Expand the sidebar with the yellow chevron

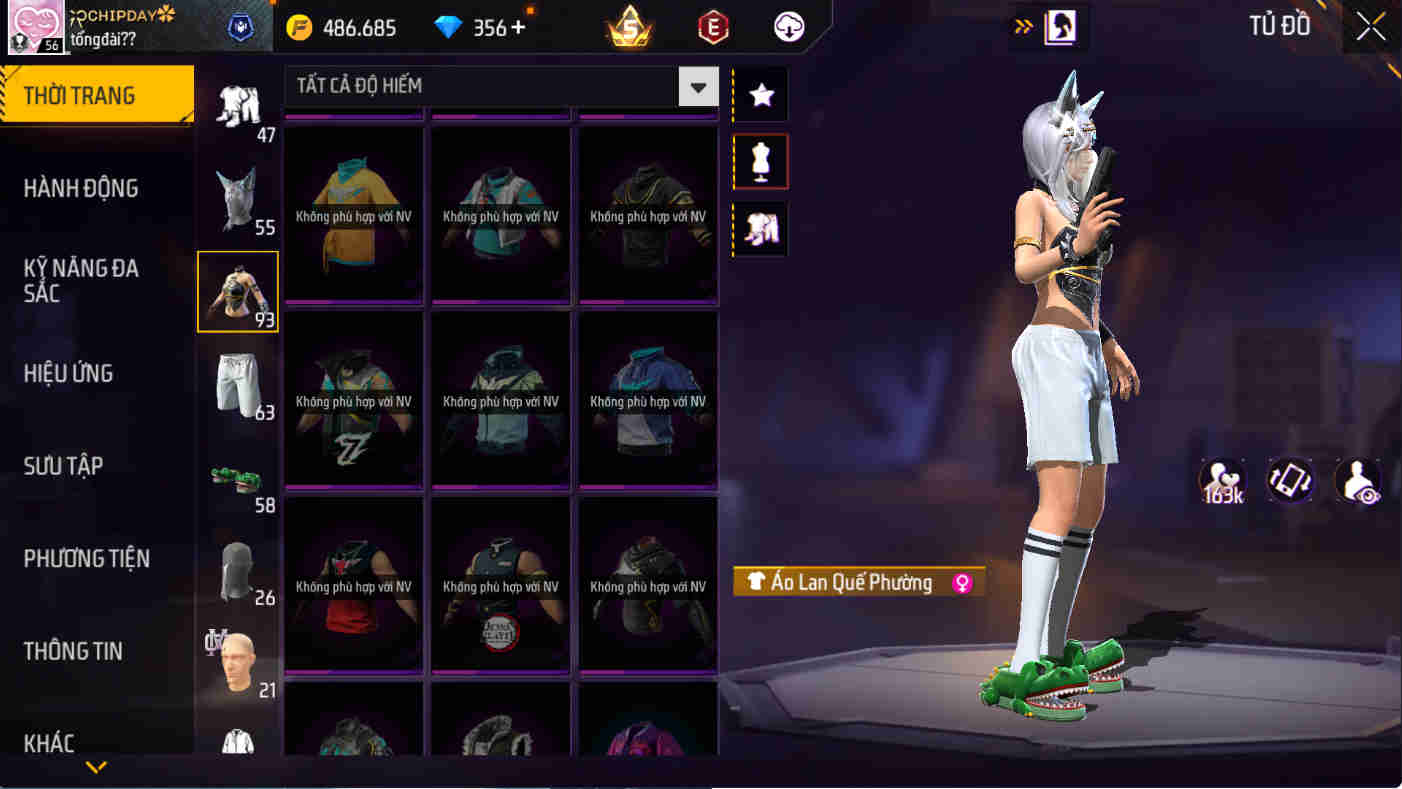(x=96, y=770)
